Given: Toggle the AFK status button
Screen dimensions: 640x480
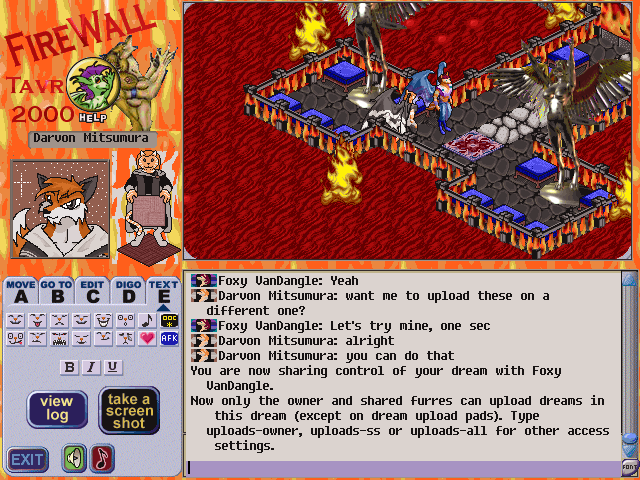Looking at the screenshot, I should click(x=168, y=339).
